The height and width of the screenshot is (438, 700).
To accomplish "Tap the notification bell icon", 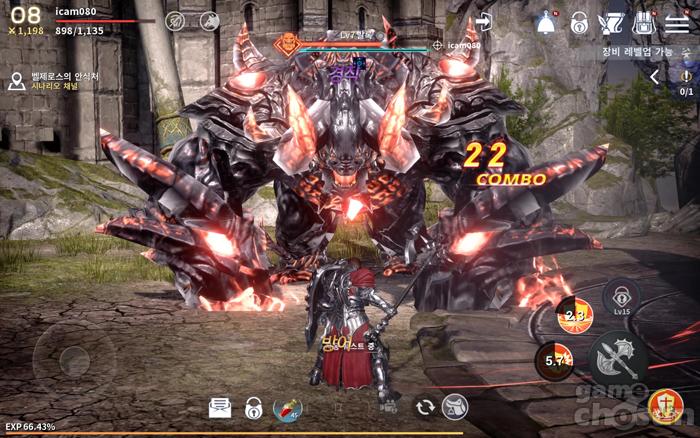I will 546,22.
